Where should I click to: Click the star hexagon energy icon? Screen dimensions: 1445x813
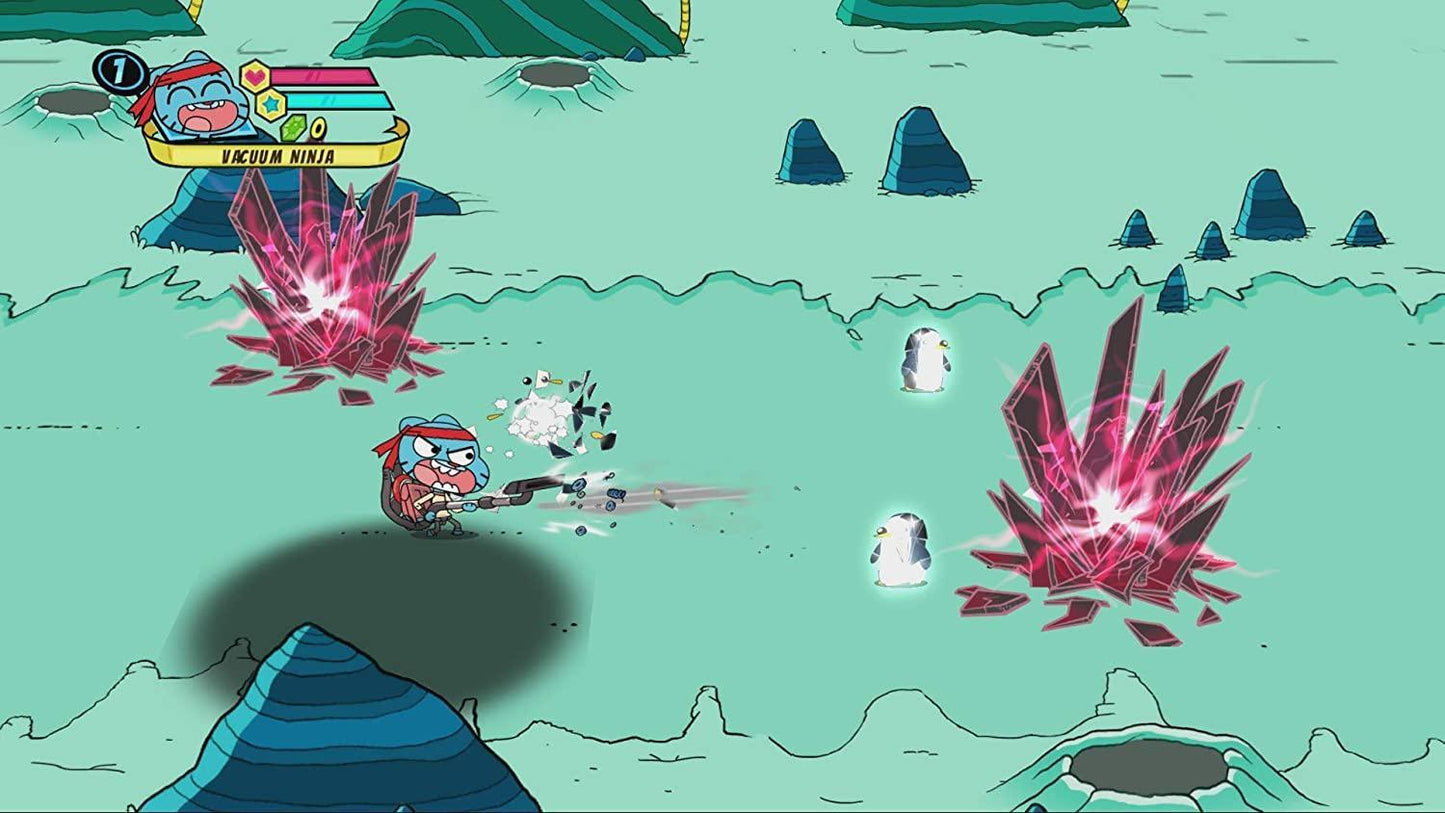(270, 104)
